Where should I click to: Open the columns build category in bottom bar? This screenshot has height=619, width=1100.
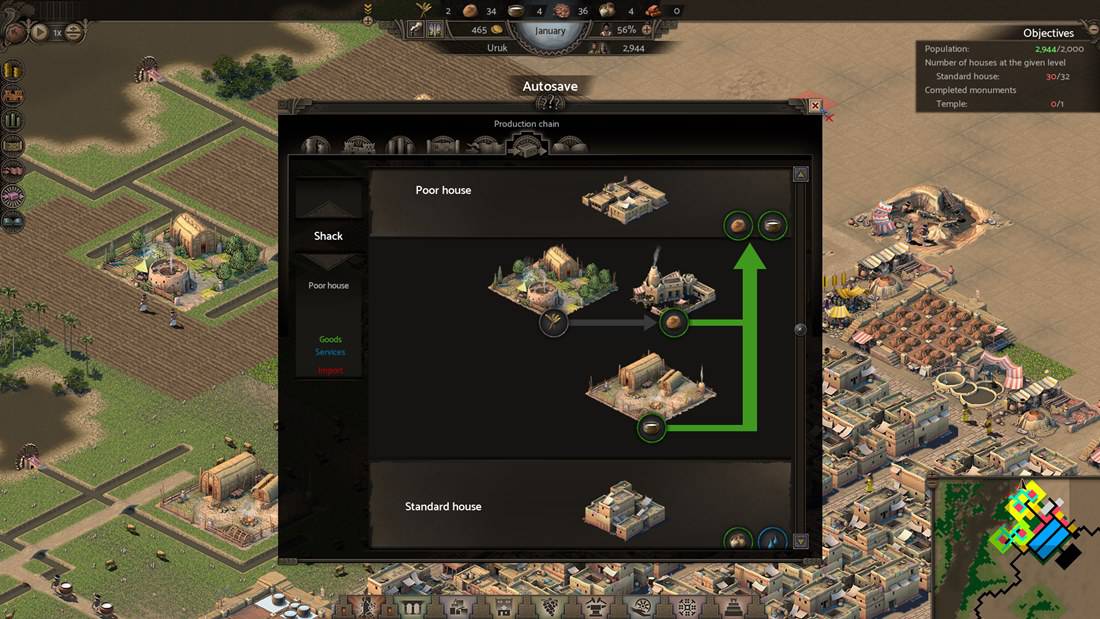click(411, 606)
